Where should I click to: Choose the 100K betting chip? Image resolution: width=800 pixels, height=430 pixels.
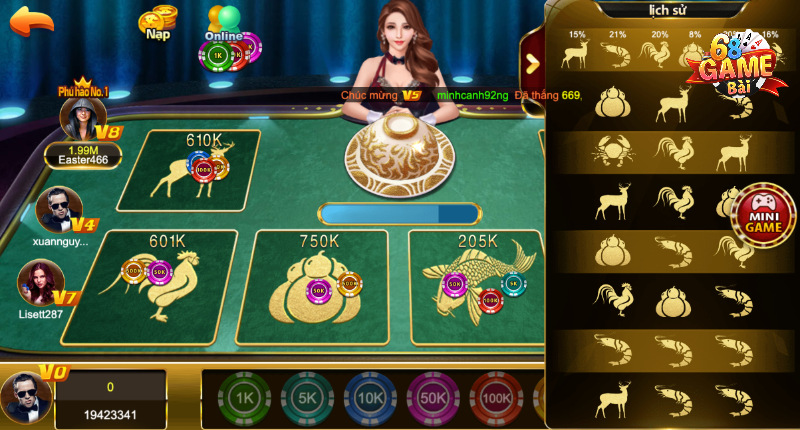pos(495,397)
